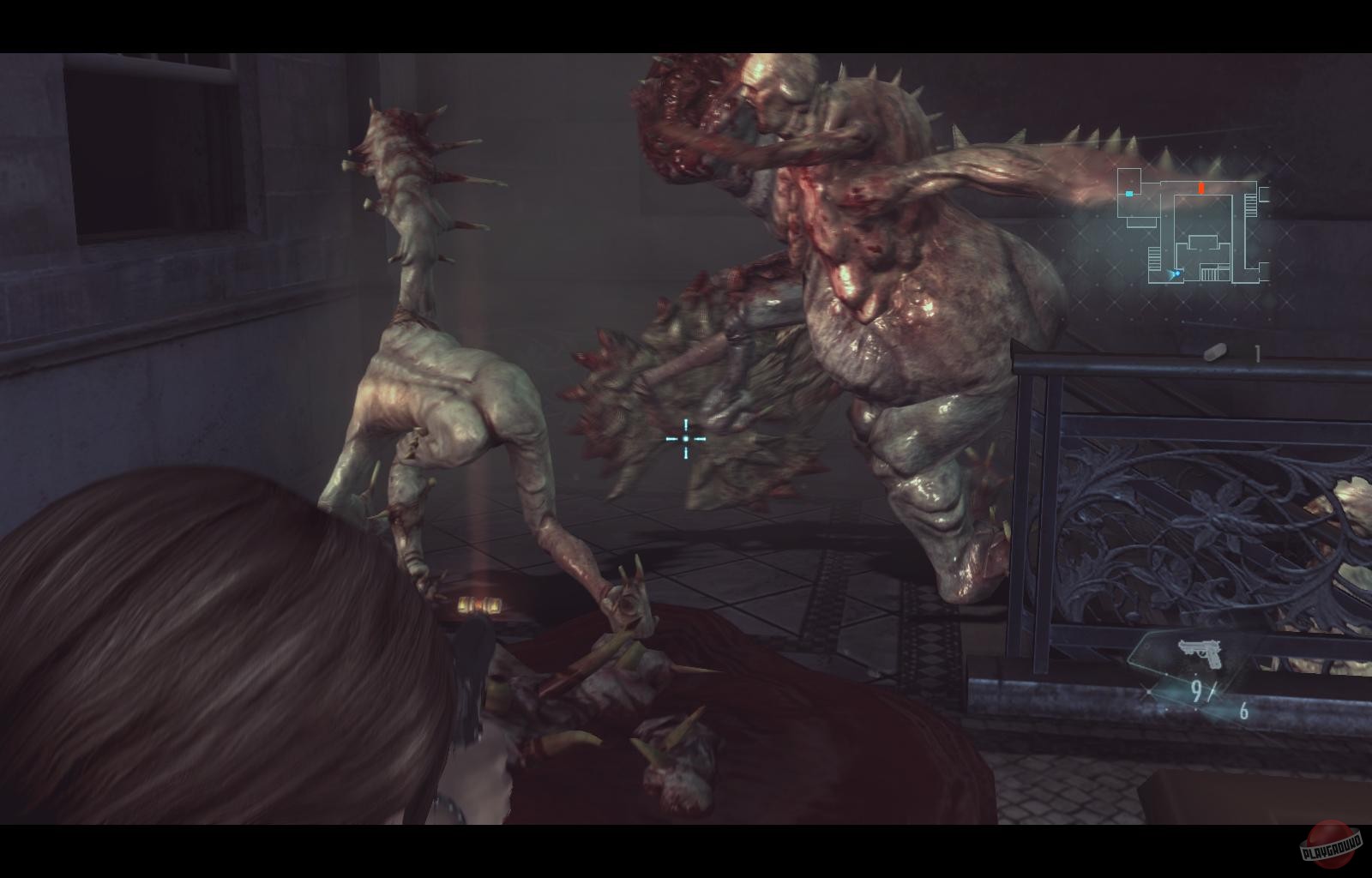
Task: Click the item quantity number 1 beside the grenade
Action: click(x=1257, y=352)
